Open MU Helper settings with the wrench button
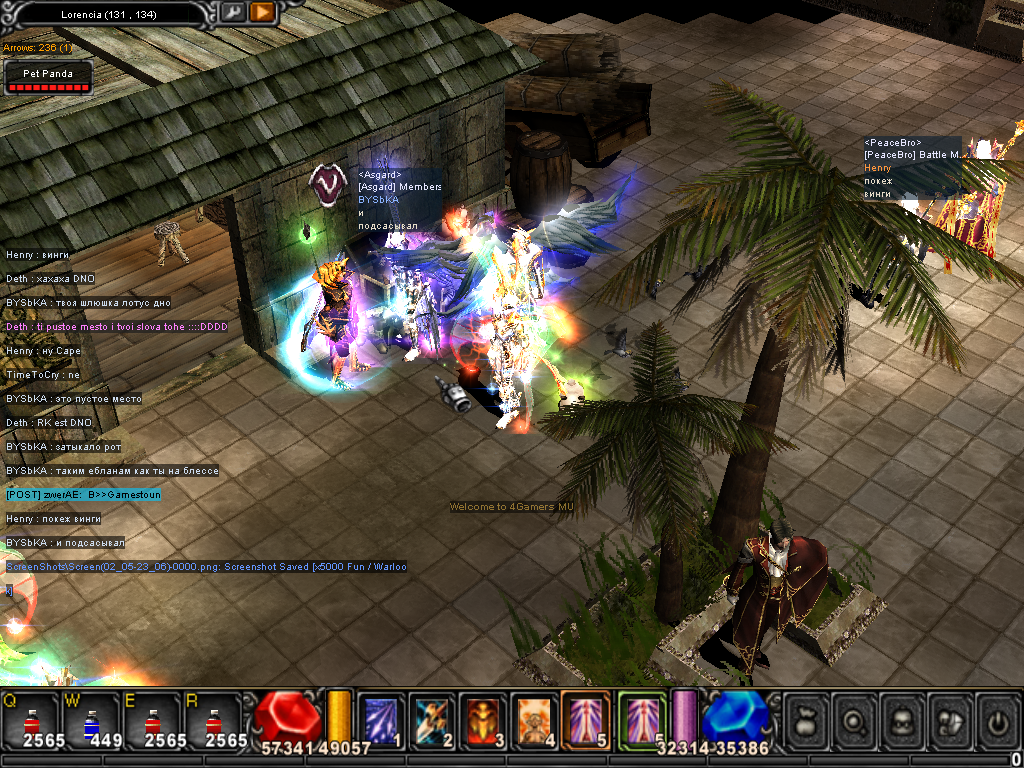This screenshot has height=768, width=1024. (x=232, y=12)
